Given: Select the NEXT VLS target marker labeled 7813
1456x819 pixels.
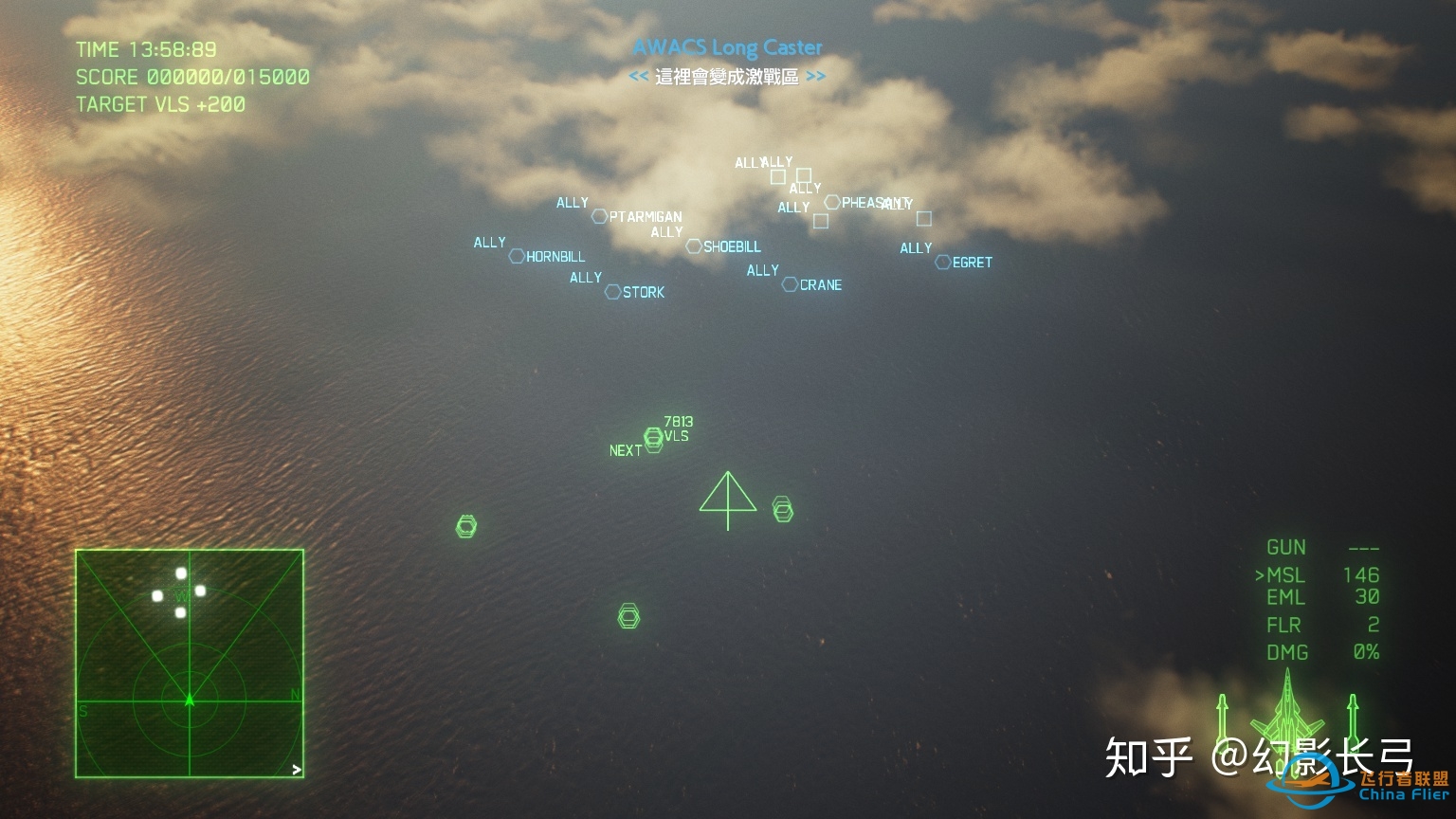Looking at the screenshot, I should click(x=654, y=438).
